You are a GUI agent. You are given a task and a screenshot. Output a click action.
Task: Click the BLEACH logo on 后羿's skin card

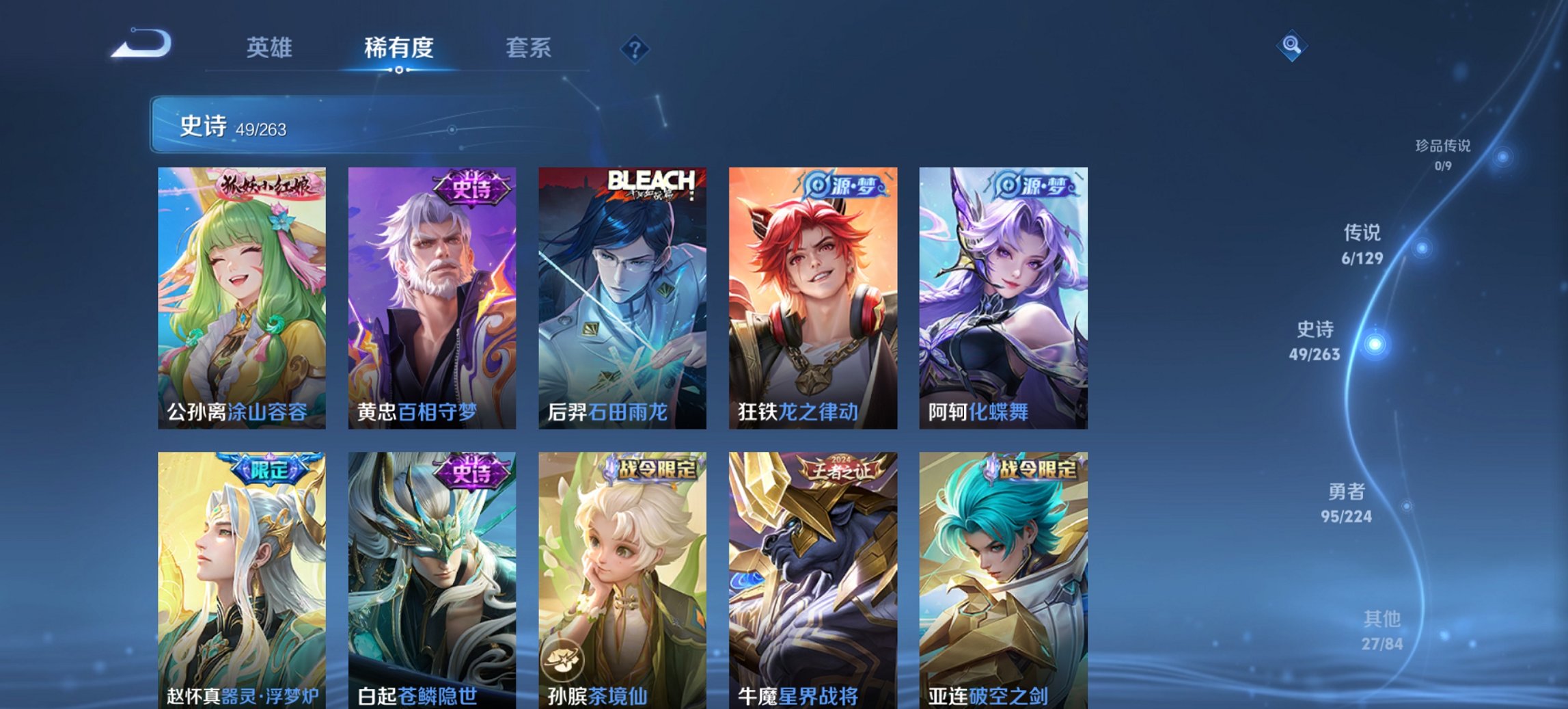(x=651, y=181)
